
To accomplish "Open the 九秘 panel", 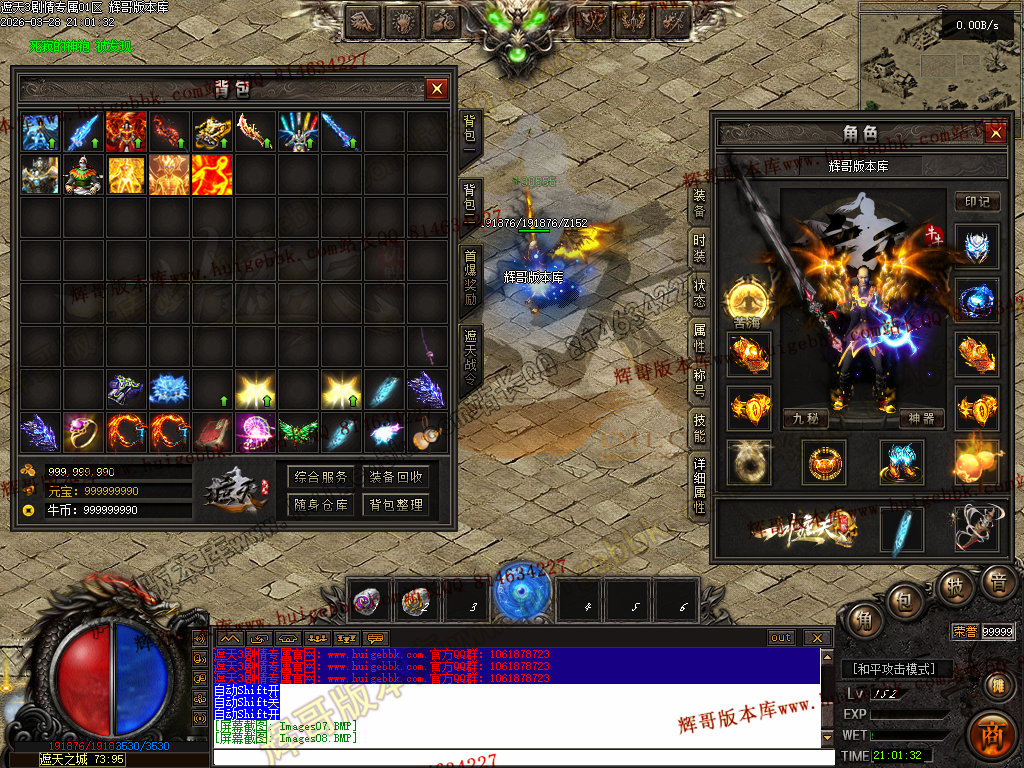I will [x=806, y=418].
